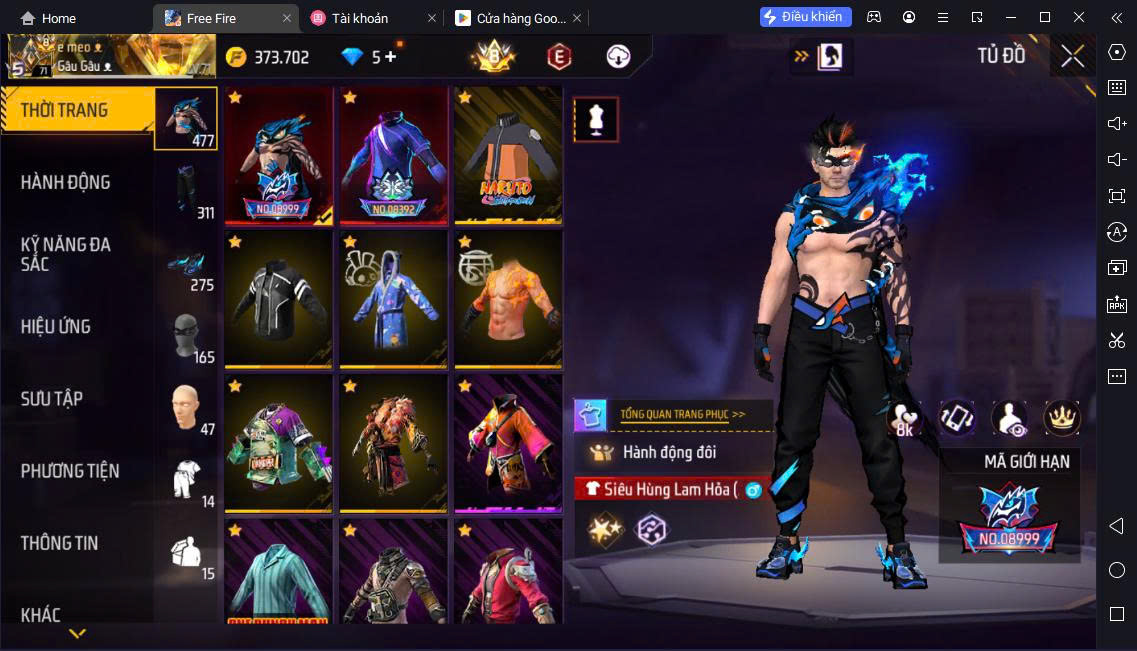Image resolution: width=1137 pixels, height=651 pixels.
Task: Open the KỸ NĂNG ĐA SẮC category
Action: (x=66, y=254)
